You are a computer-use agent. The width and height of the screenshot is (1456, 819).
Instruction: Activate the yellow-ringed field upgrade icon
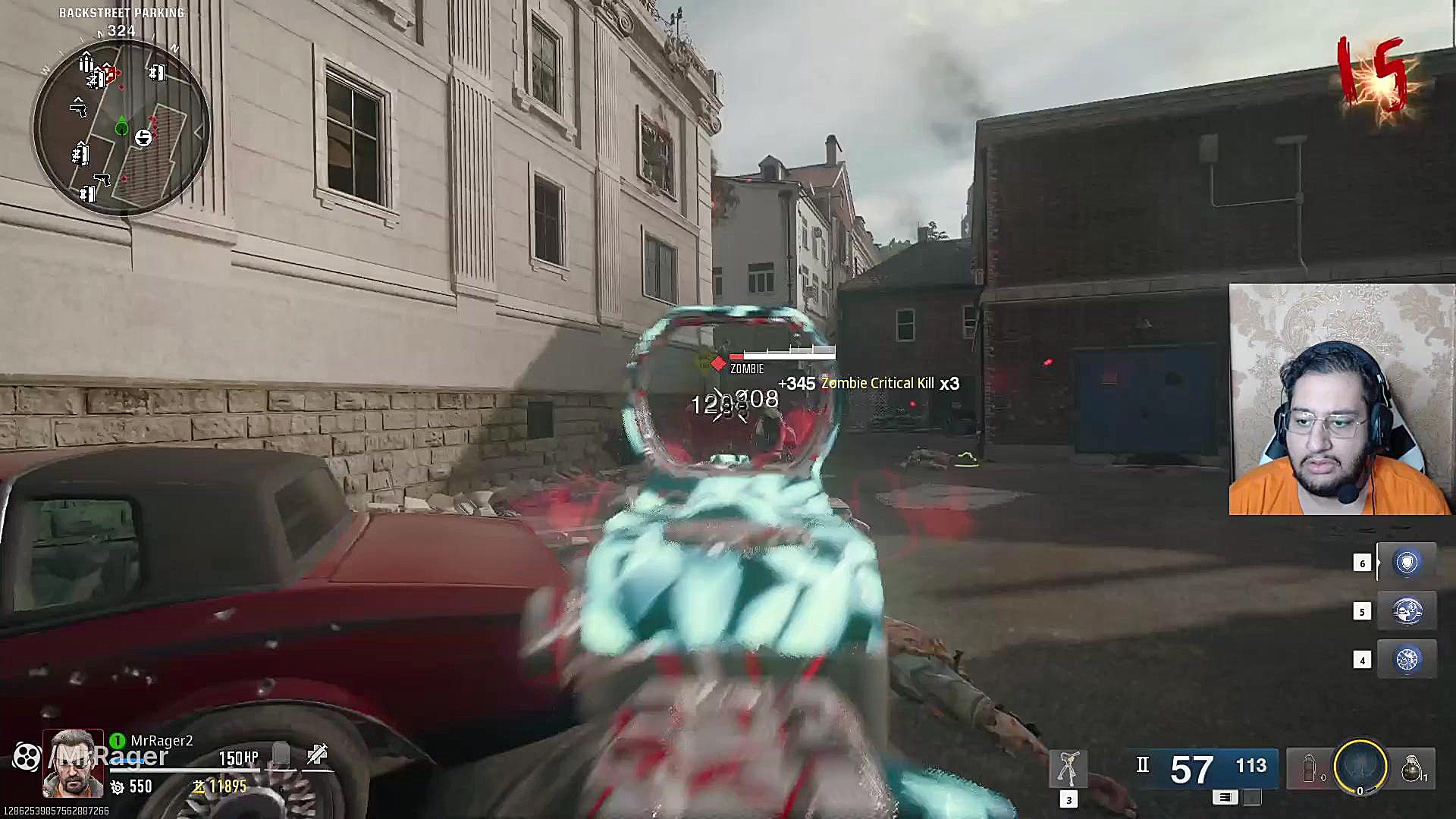point(1360,767)
